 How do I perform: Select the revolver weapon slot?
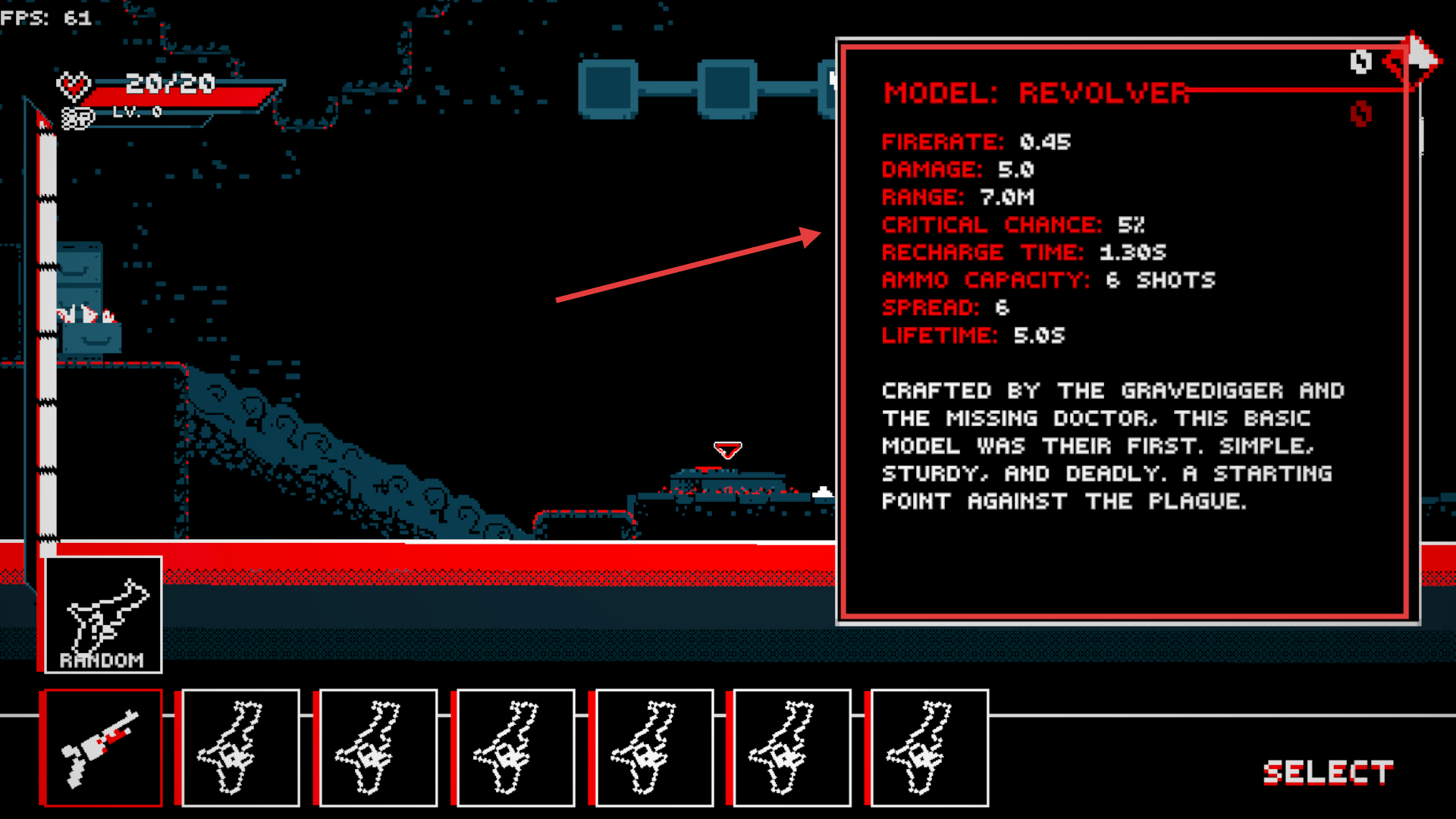(x=102, y=748)
